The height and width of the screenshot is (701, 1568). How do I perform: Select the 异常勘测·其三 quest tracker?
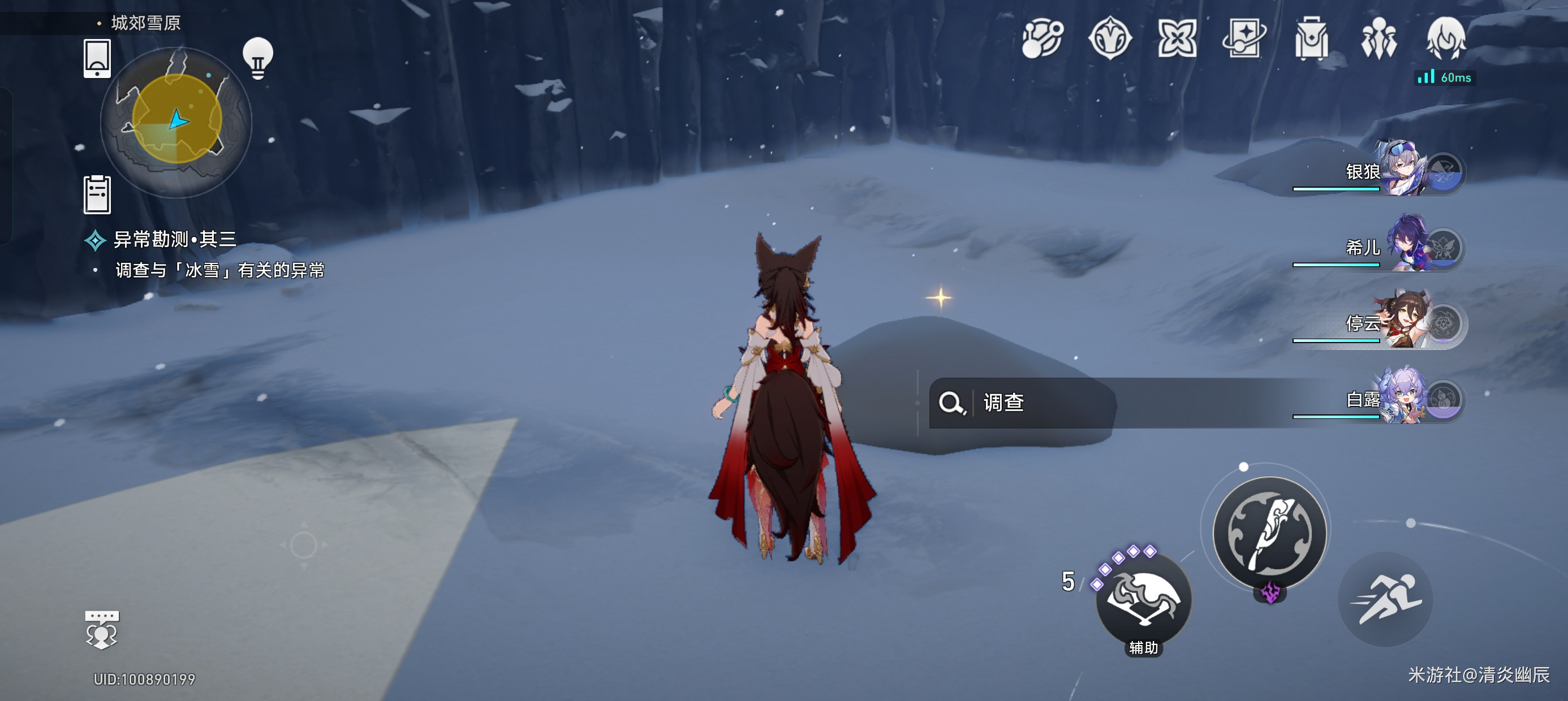(x=174, y=240)
